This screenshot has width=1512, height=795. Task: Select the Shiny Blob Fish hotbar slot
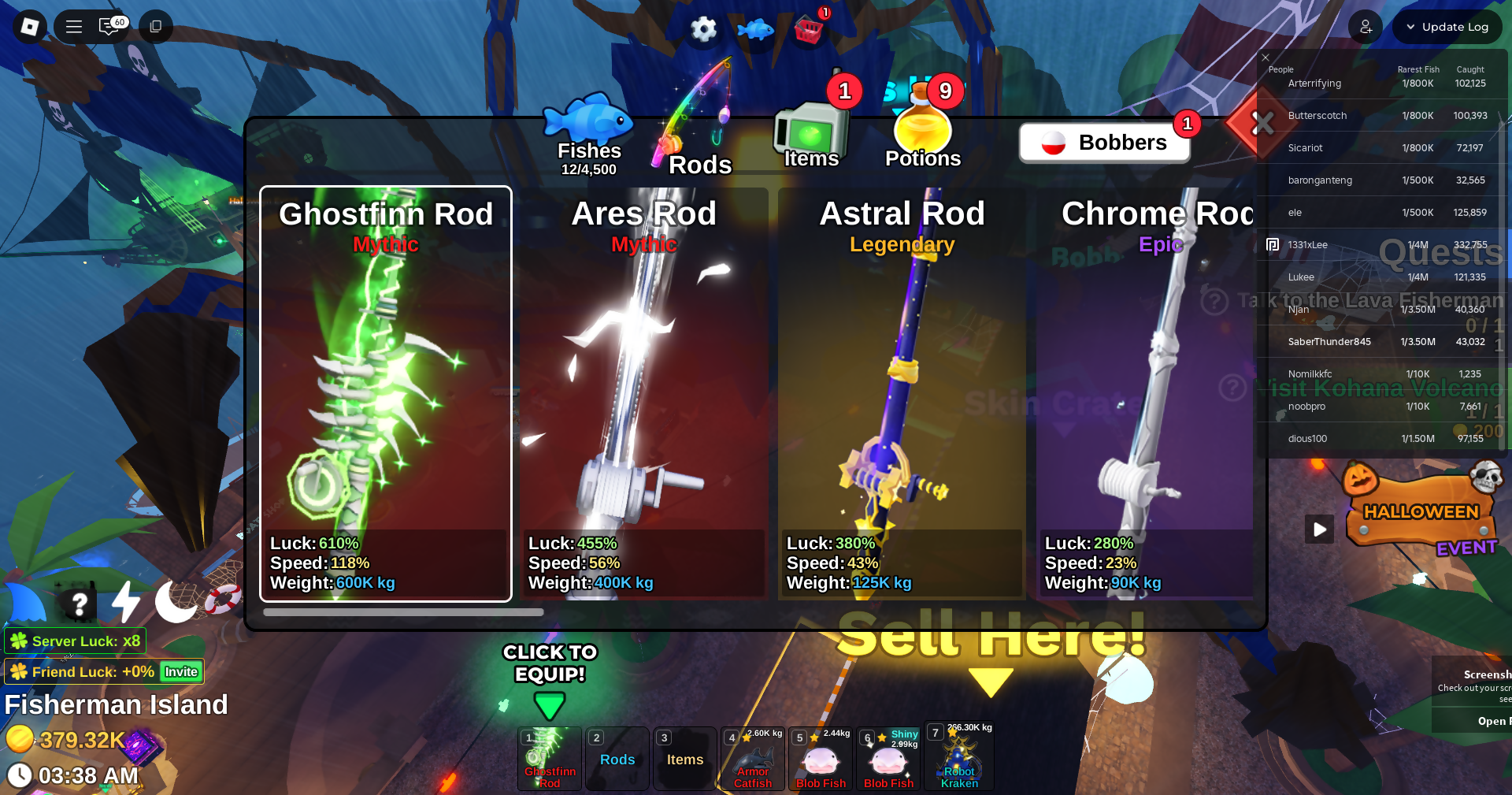pos(888,760)
